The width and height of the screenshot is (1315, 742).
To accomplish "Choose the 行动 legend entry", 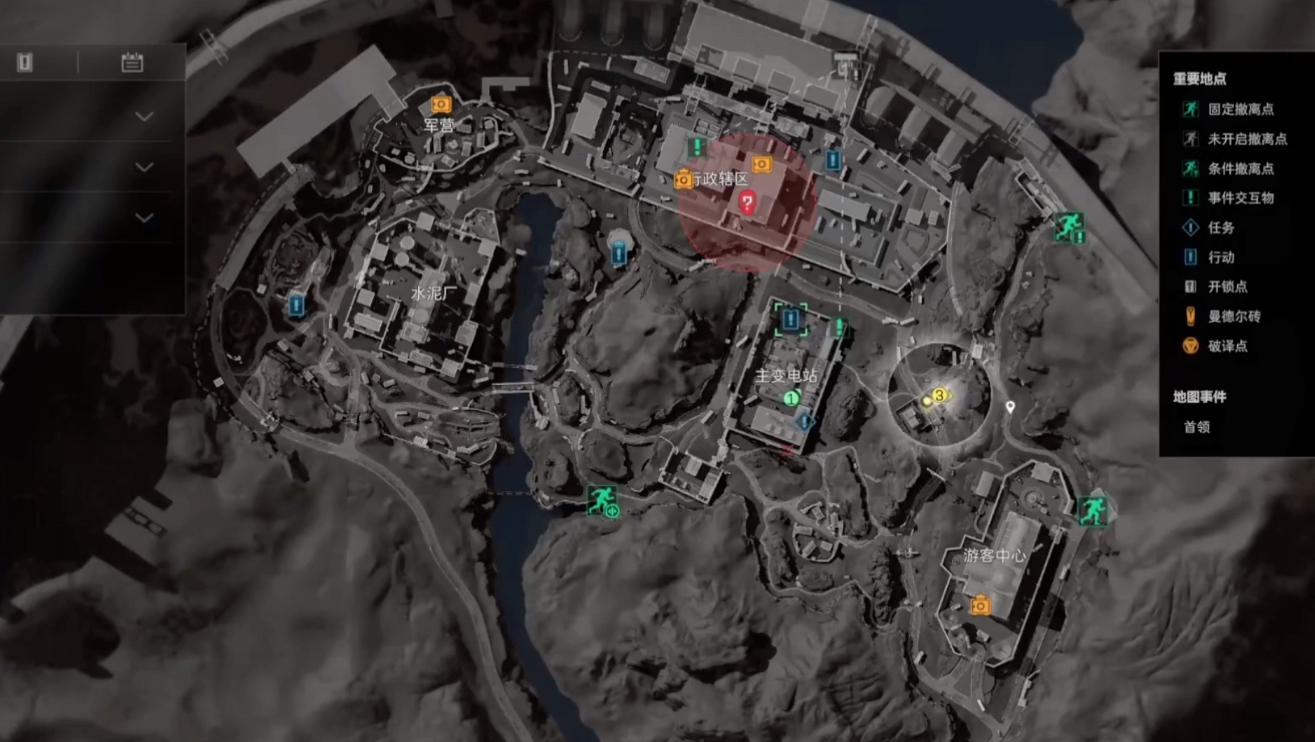I will tap(1220, 257).
